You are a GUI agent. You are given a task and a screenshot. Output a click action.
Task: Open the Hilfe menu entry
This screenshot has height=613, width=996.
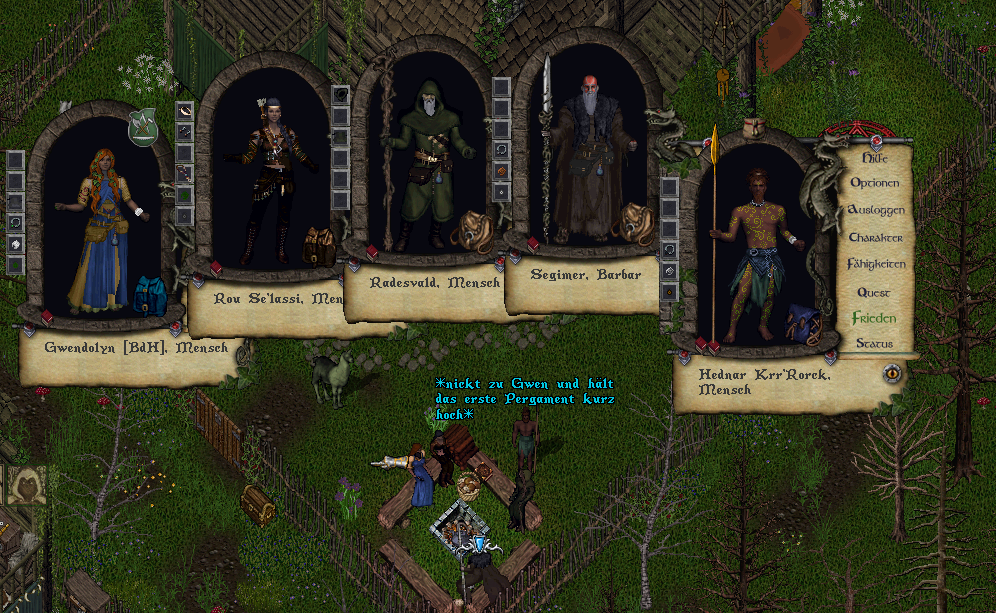[x=874, y=158]
